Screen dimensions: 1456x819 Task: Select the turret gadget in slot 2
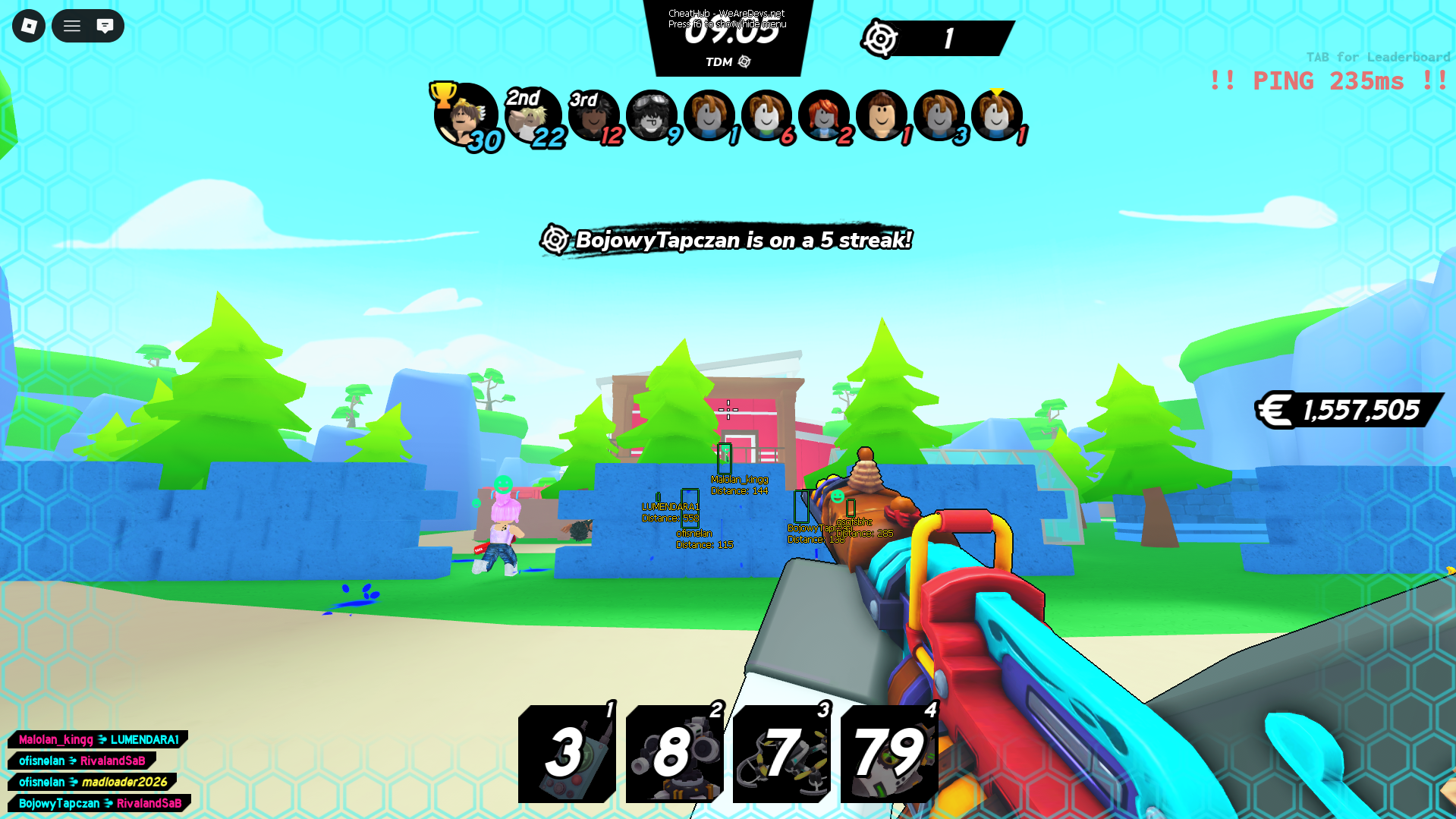click(x=674, y=754)
